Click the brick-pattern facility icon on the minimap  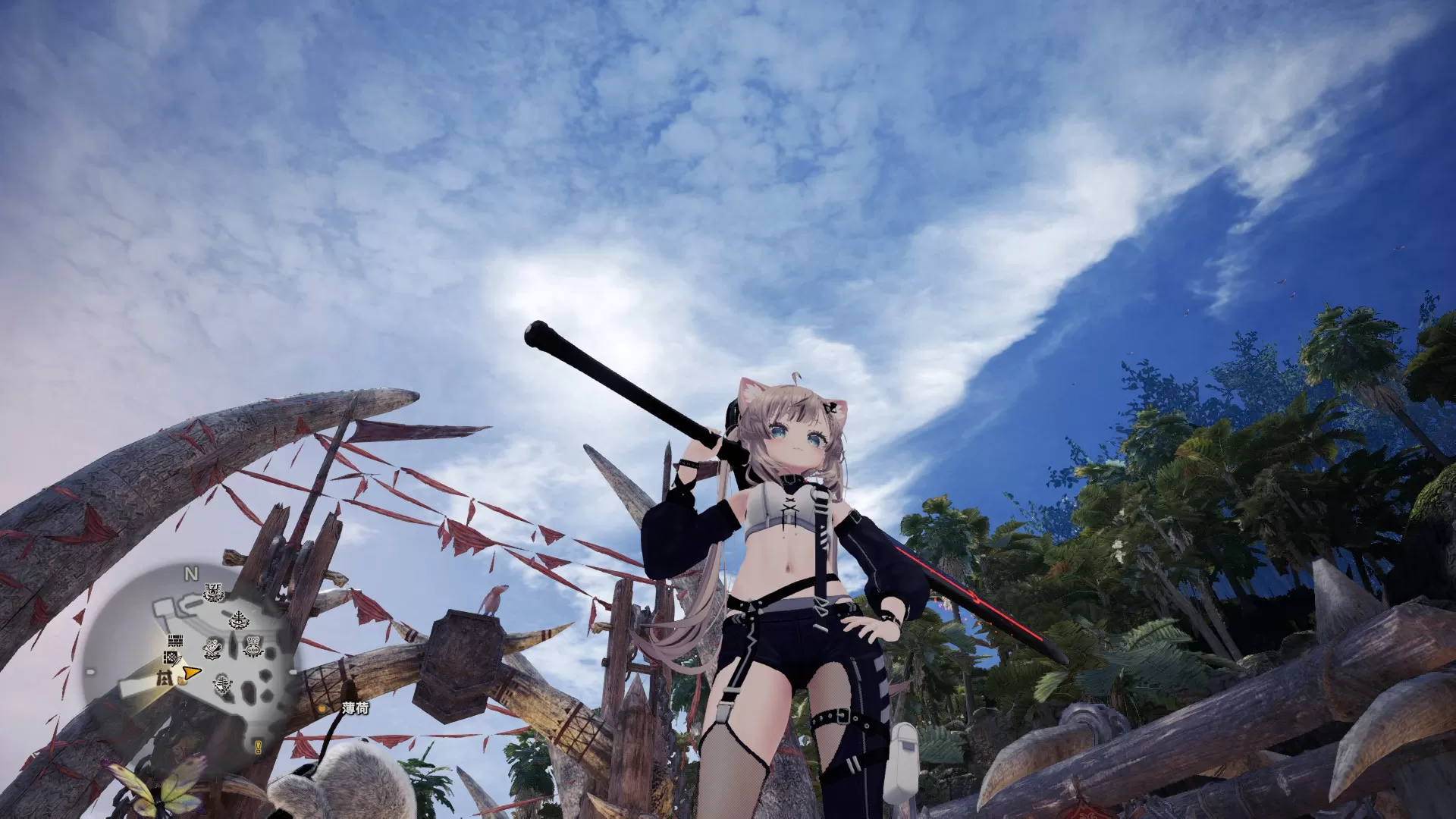(x=174, y=640)
